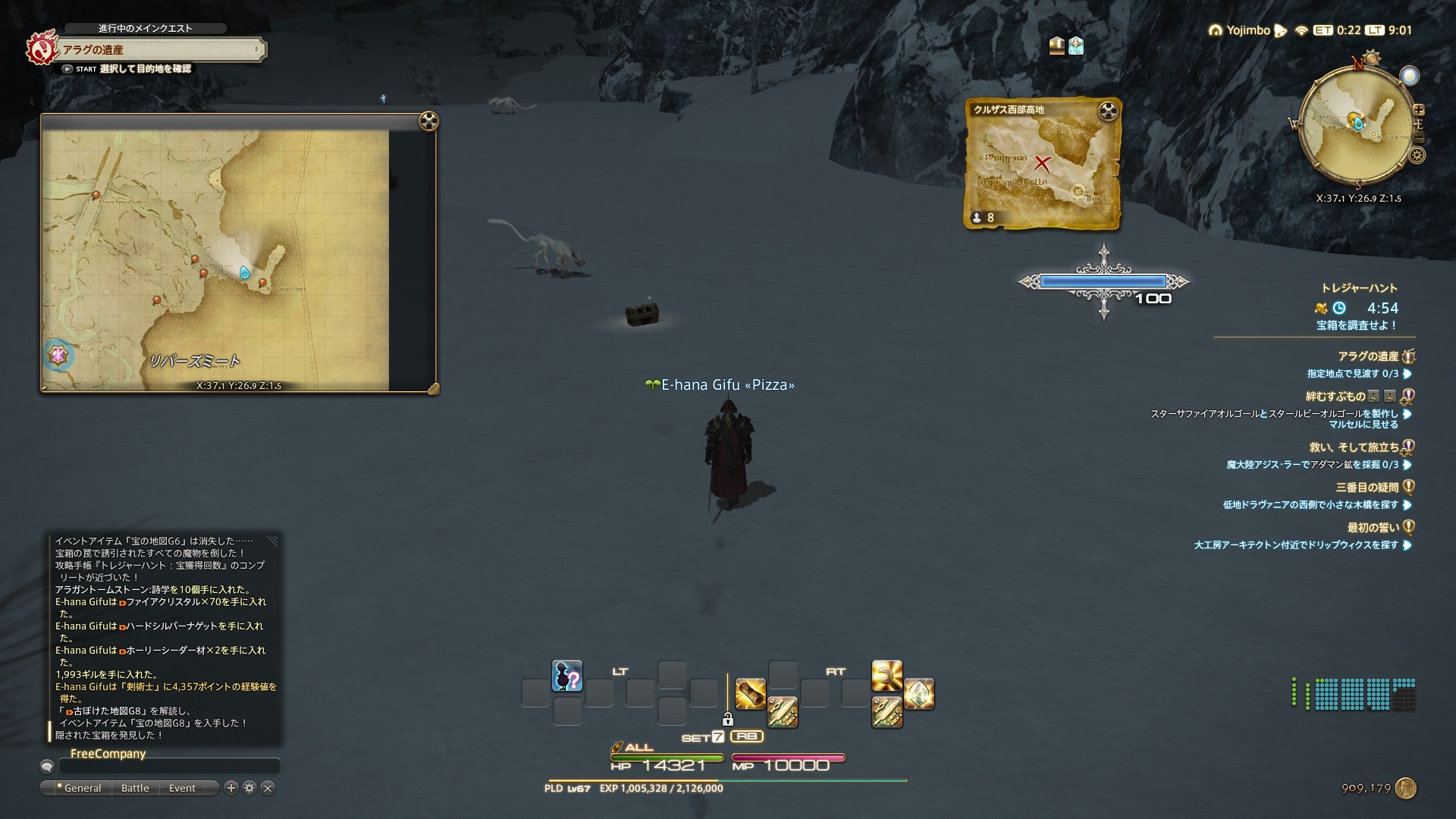The height and width of the screenshot is (819, 1456).
Task: Use the glowing crystal hotbar action
Action: pyautogui.click(x=918, y=694)
